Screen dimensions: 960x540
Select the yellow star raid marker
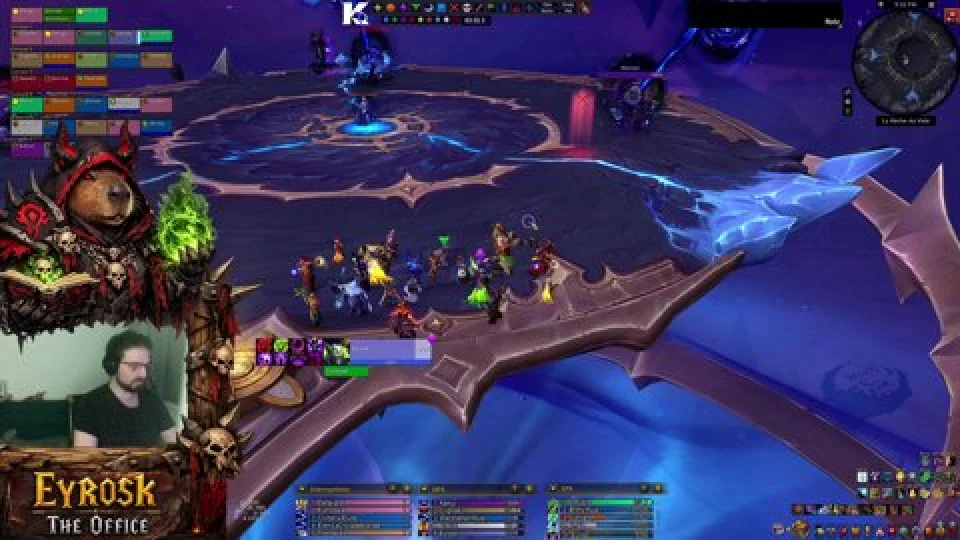pyautogui.click(x=378, y=8)
